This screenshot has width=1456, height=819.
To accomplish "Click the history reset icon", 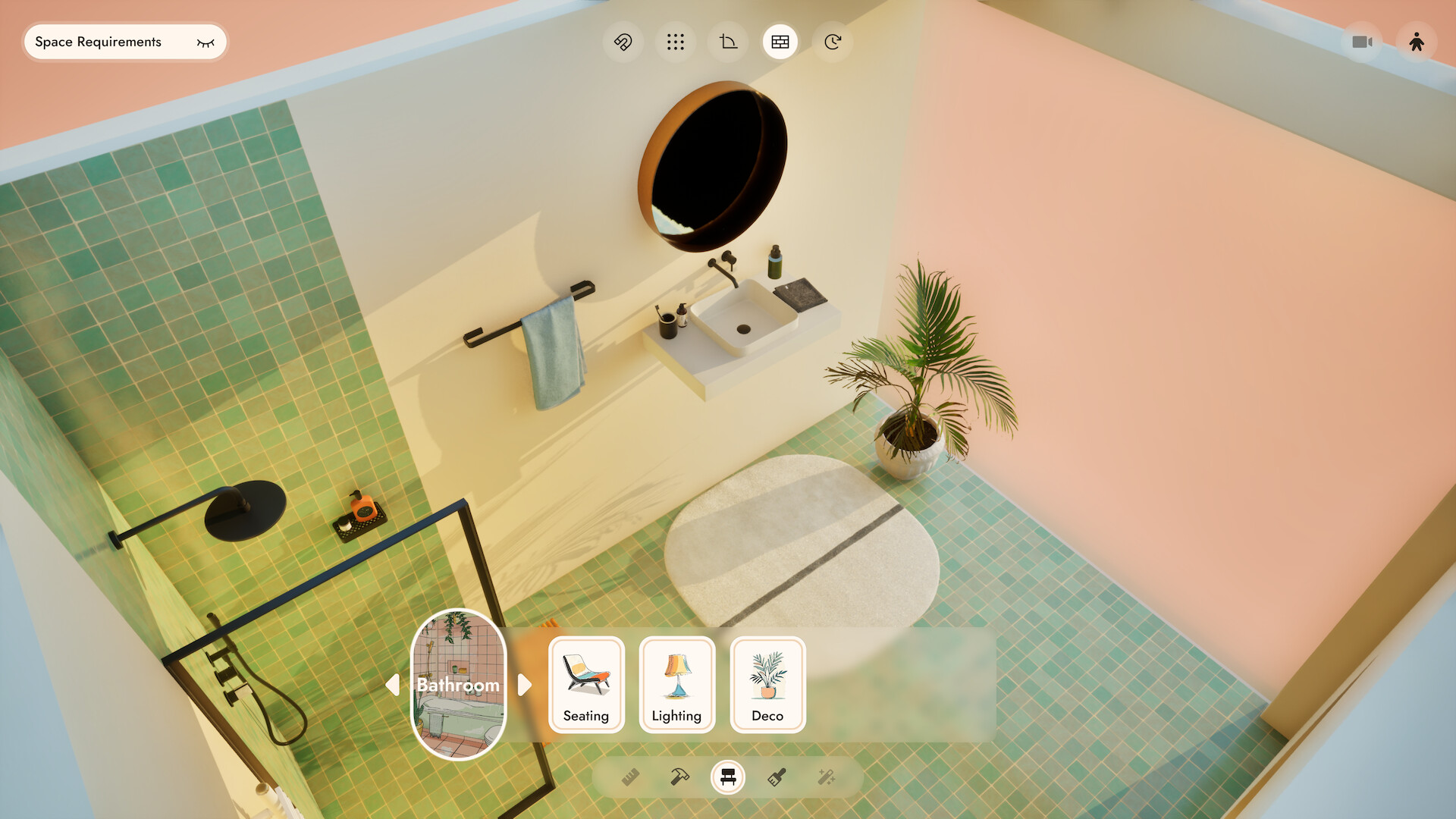I will click(x=832, y=42).
